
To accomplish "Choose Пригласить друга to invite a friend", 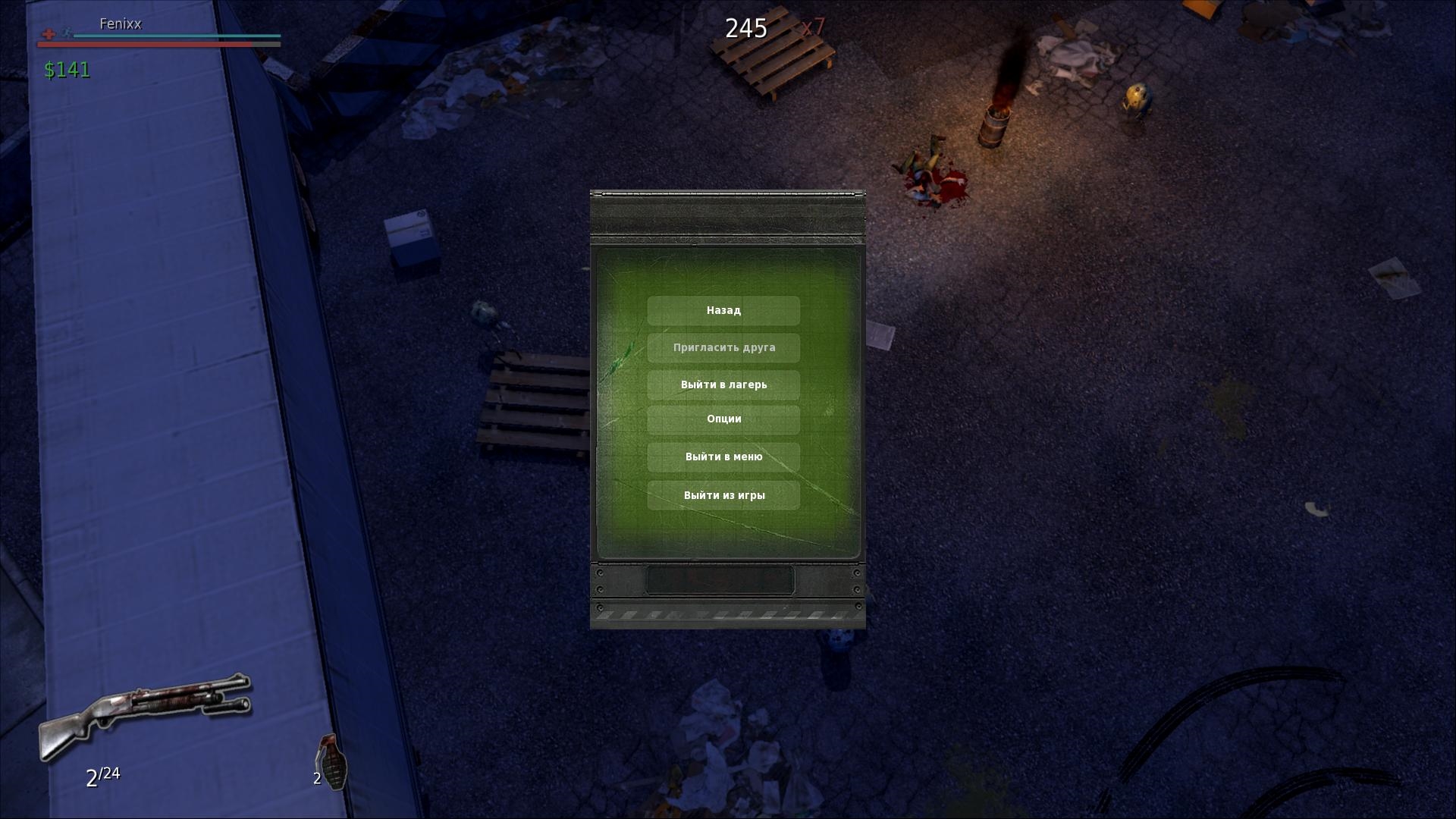I will (x=723, y=347).
